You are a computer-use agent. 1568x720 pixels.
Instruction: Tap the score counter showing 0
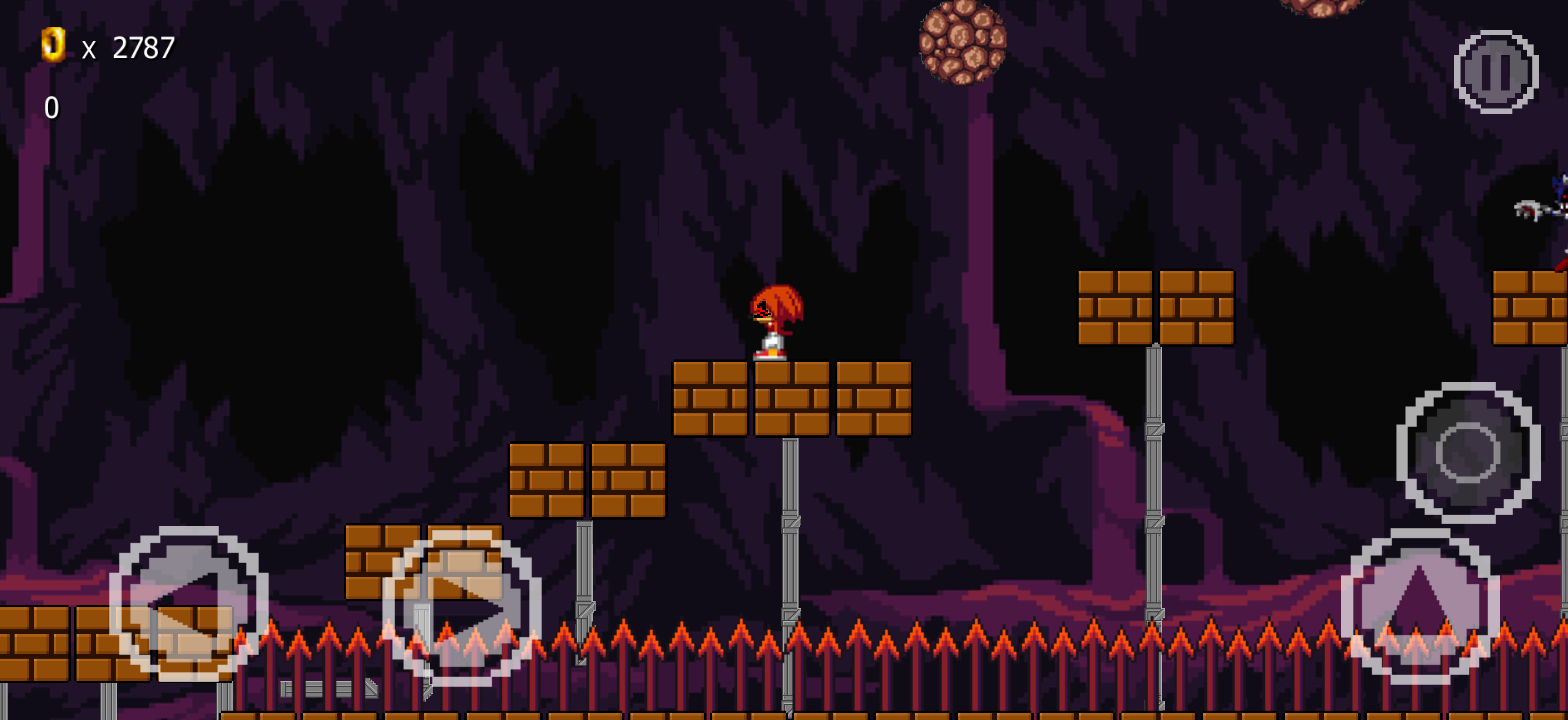[x=50, y=107]
